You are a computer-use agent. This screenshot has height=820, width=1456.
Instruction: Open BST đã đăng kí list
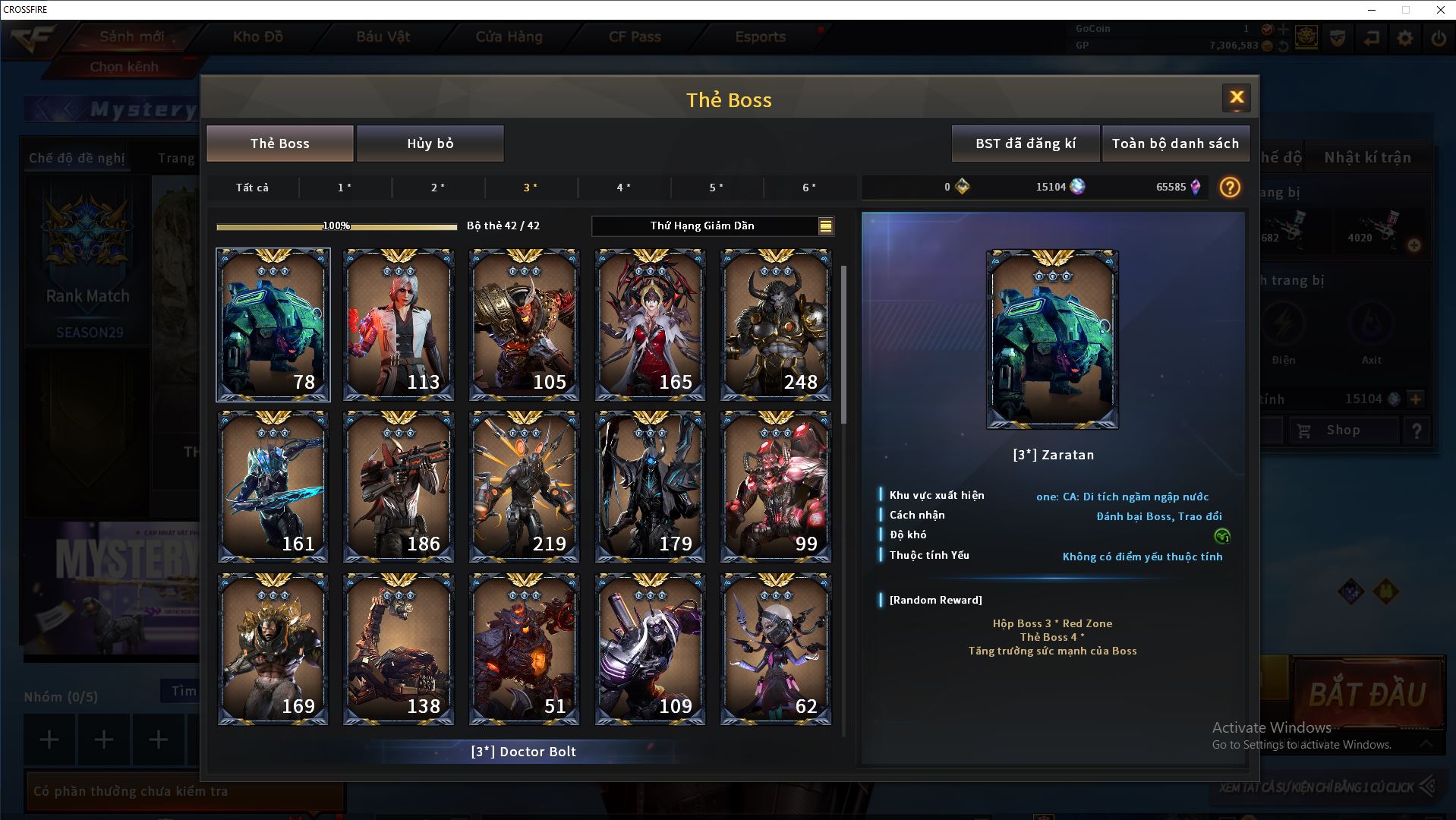coord(1025,143)
